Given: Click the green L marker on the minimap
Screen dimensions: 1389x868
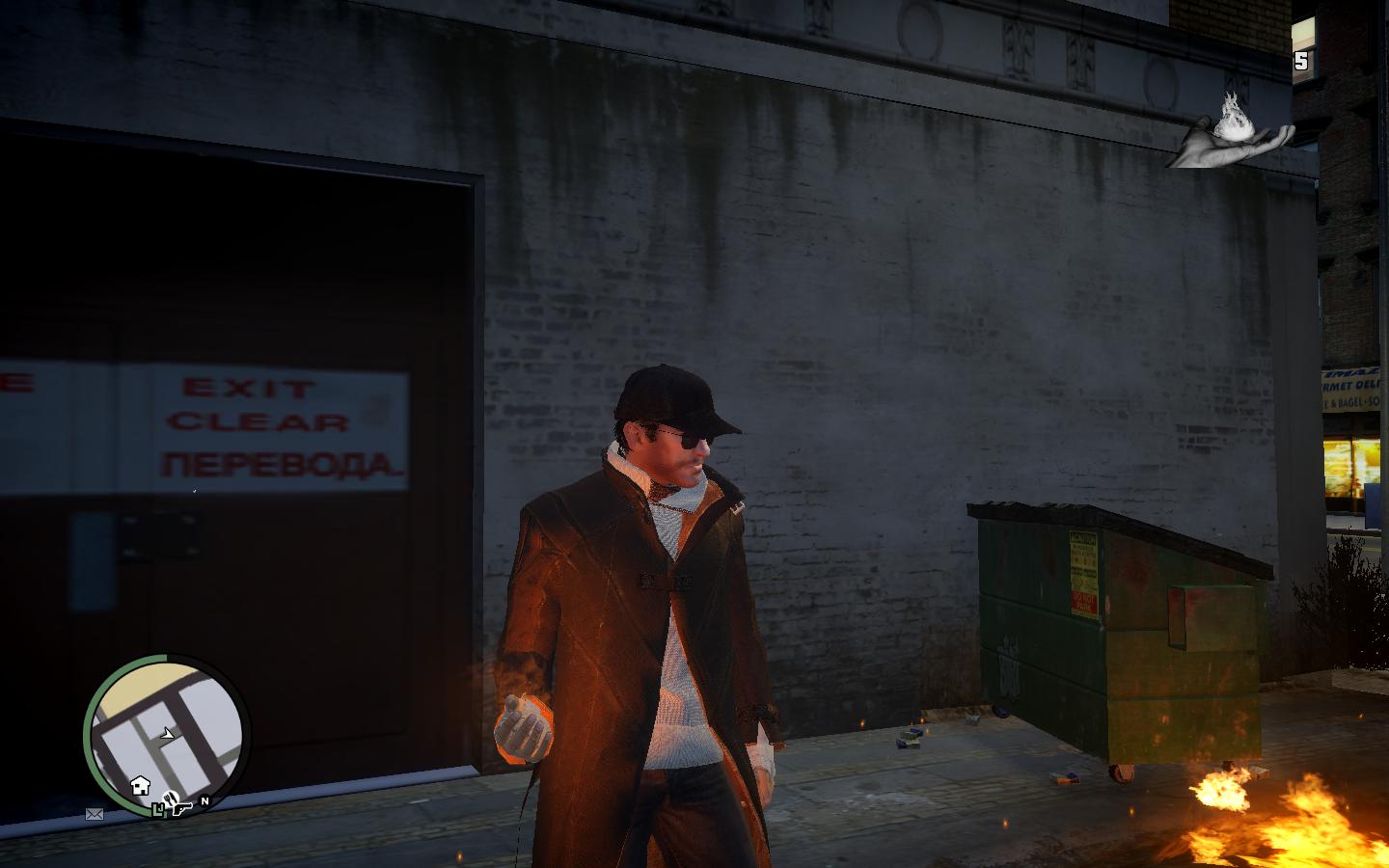Looking at the screenshot, I should tap(158, 810).
